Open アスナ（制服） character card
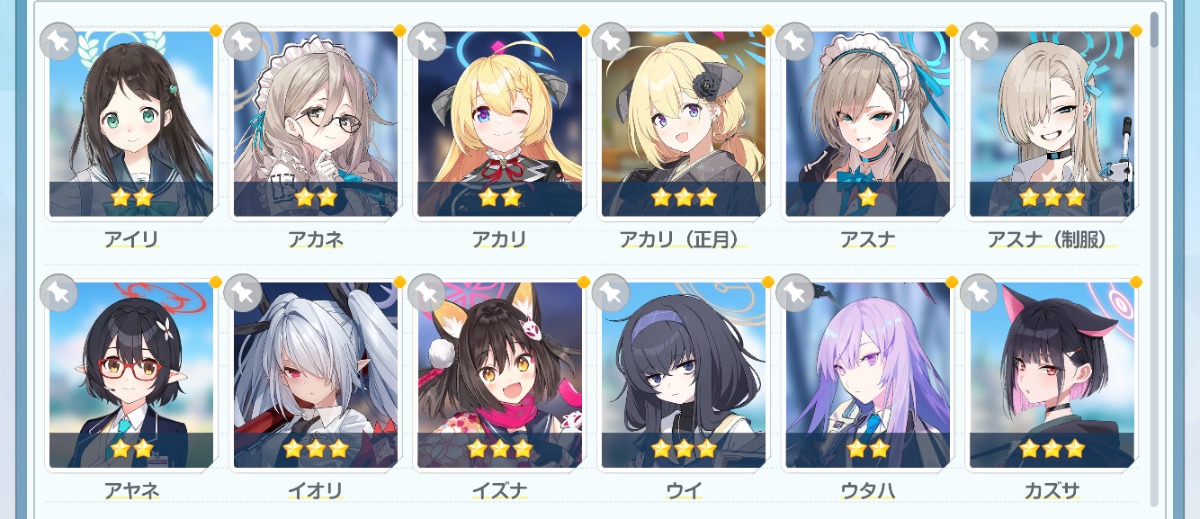Viewport: 1200px width, 519px height. click(x=1051, y=125)
